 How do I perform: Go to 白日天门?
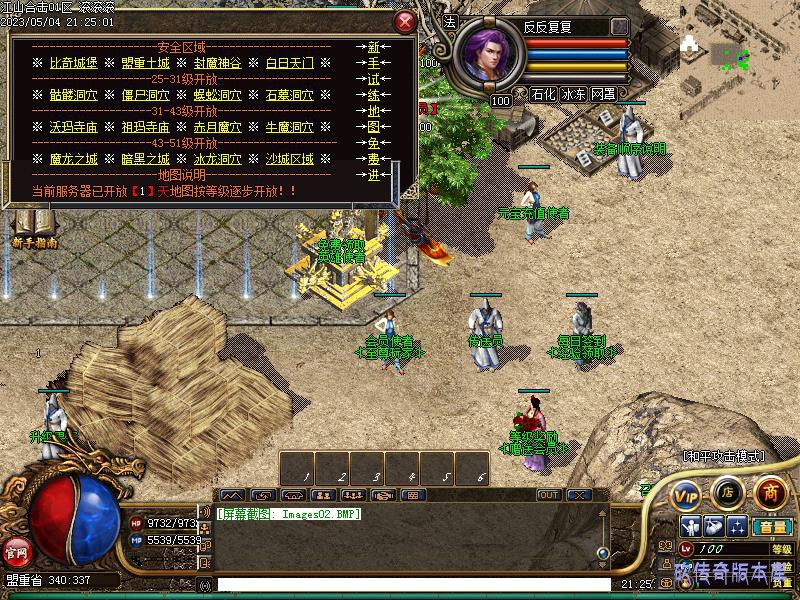(x=290, y=63)
